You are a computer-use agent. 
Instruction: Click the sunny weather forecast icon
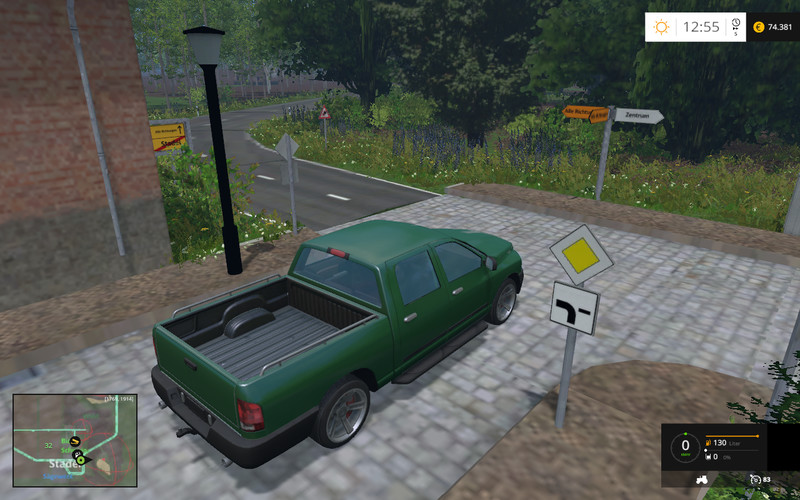pyautogui.click(x=661, y=27)
